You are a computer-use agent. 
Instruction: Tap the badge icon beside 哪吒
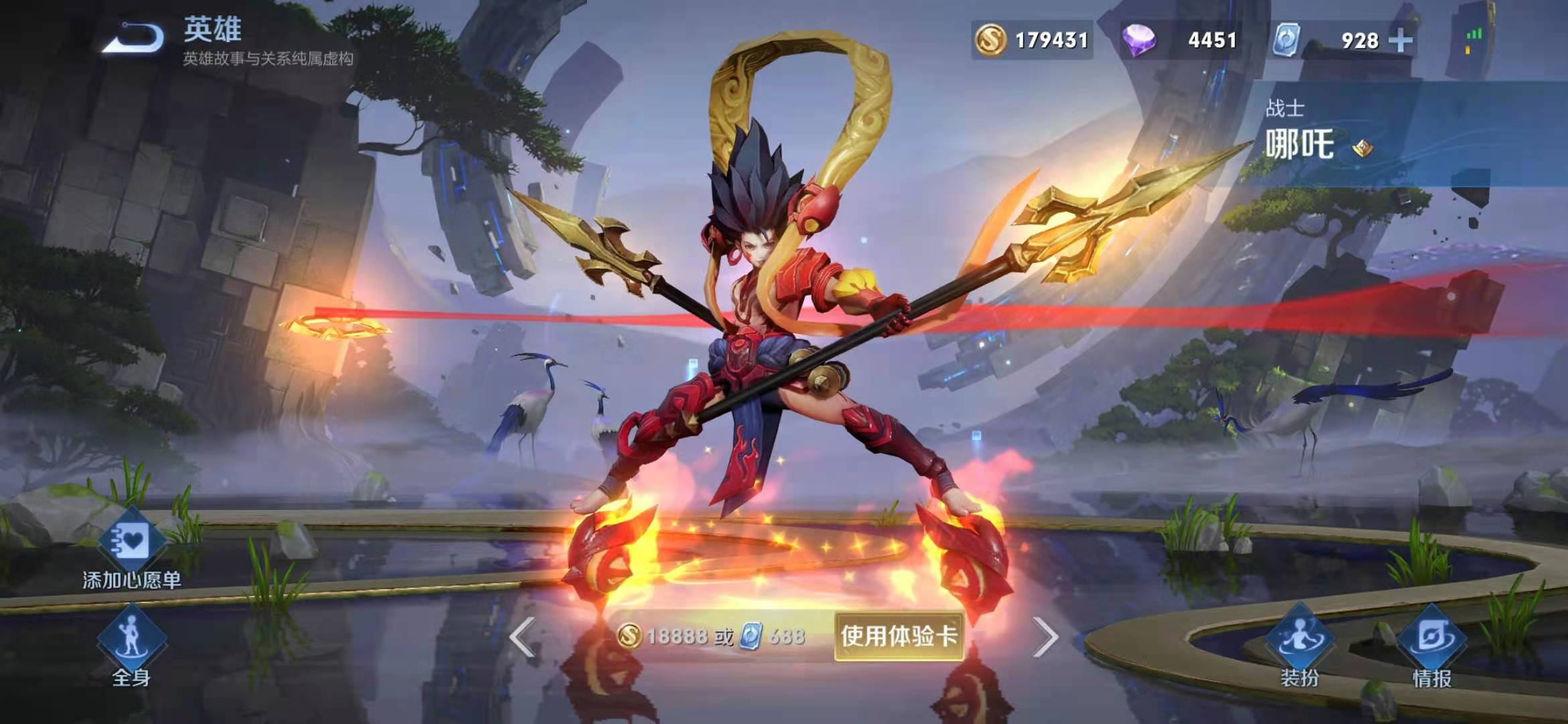(x=1362, y=147)
